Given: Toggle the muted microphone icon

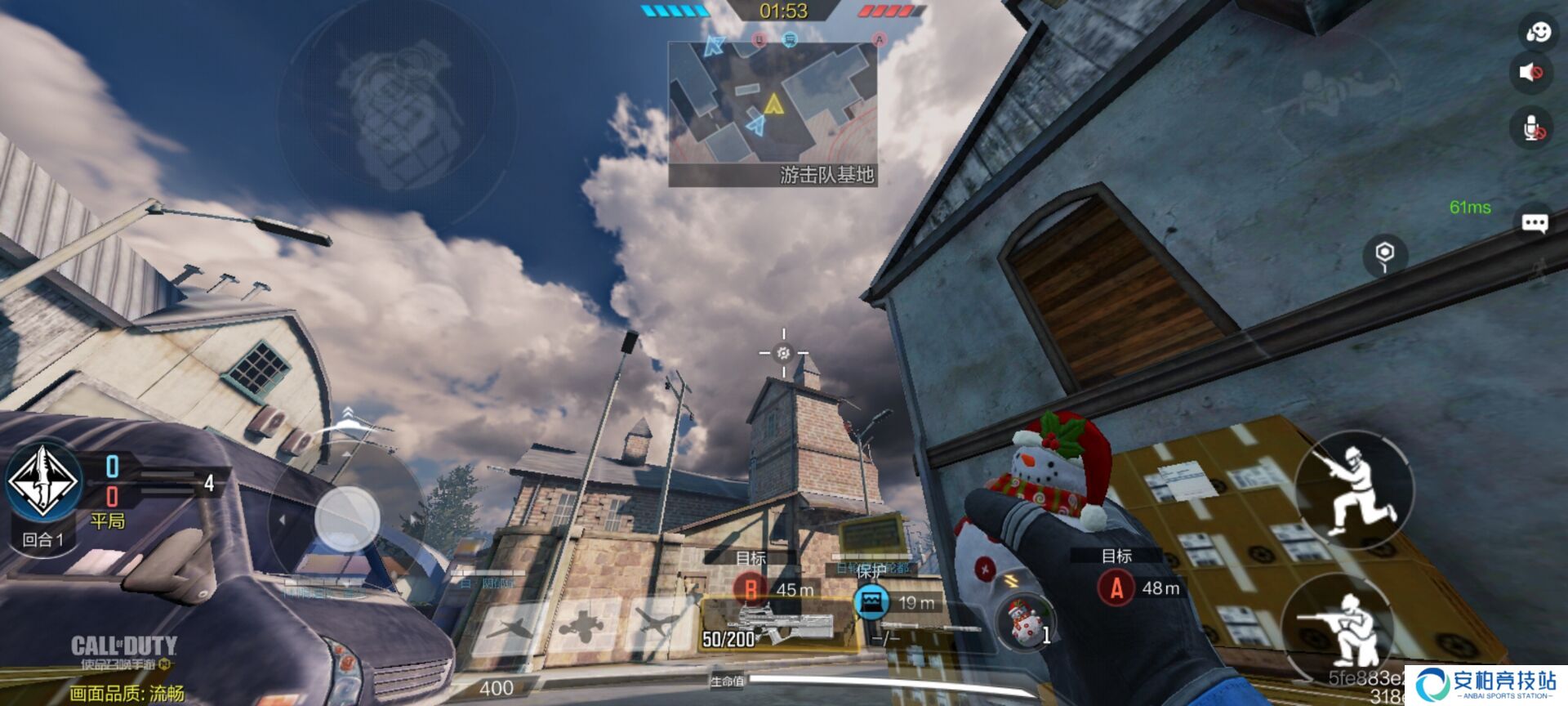Looking at the screenshot, I should pyautogui.click(x=1533, y=127).
